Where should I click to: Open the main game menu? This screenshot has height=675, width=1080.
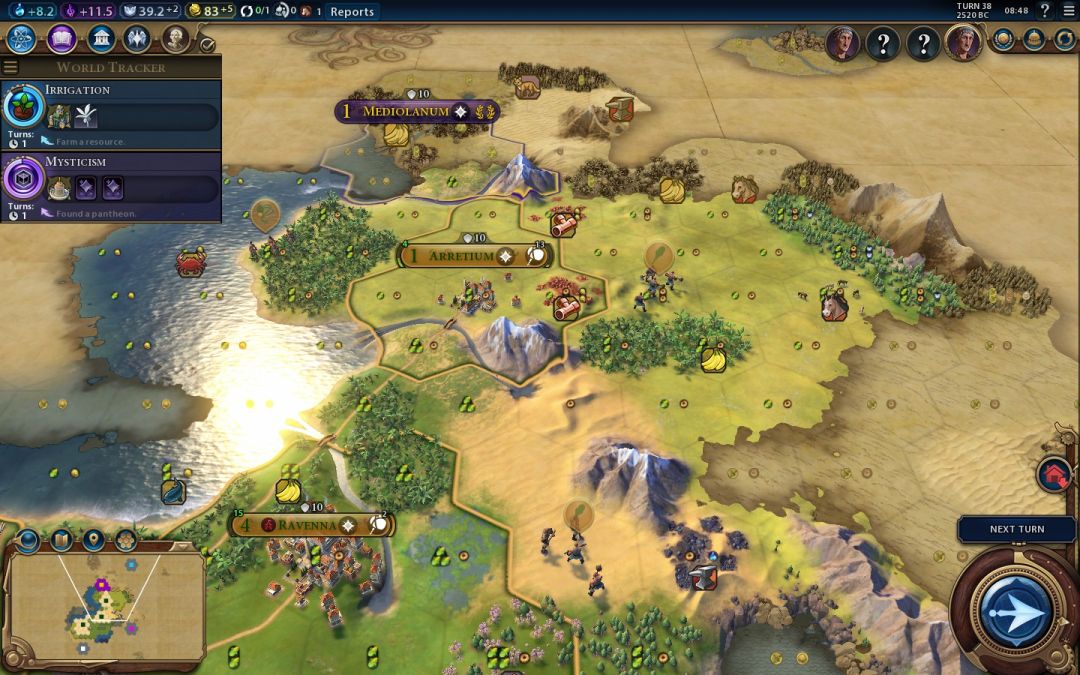(x=1067, y=11)
